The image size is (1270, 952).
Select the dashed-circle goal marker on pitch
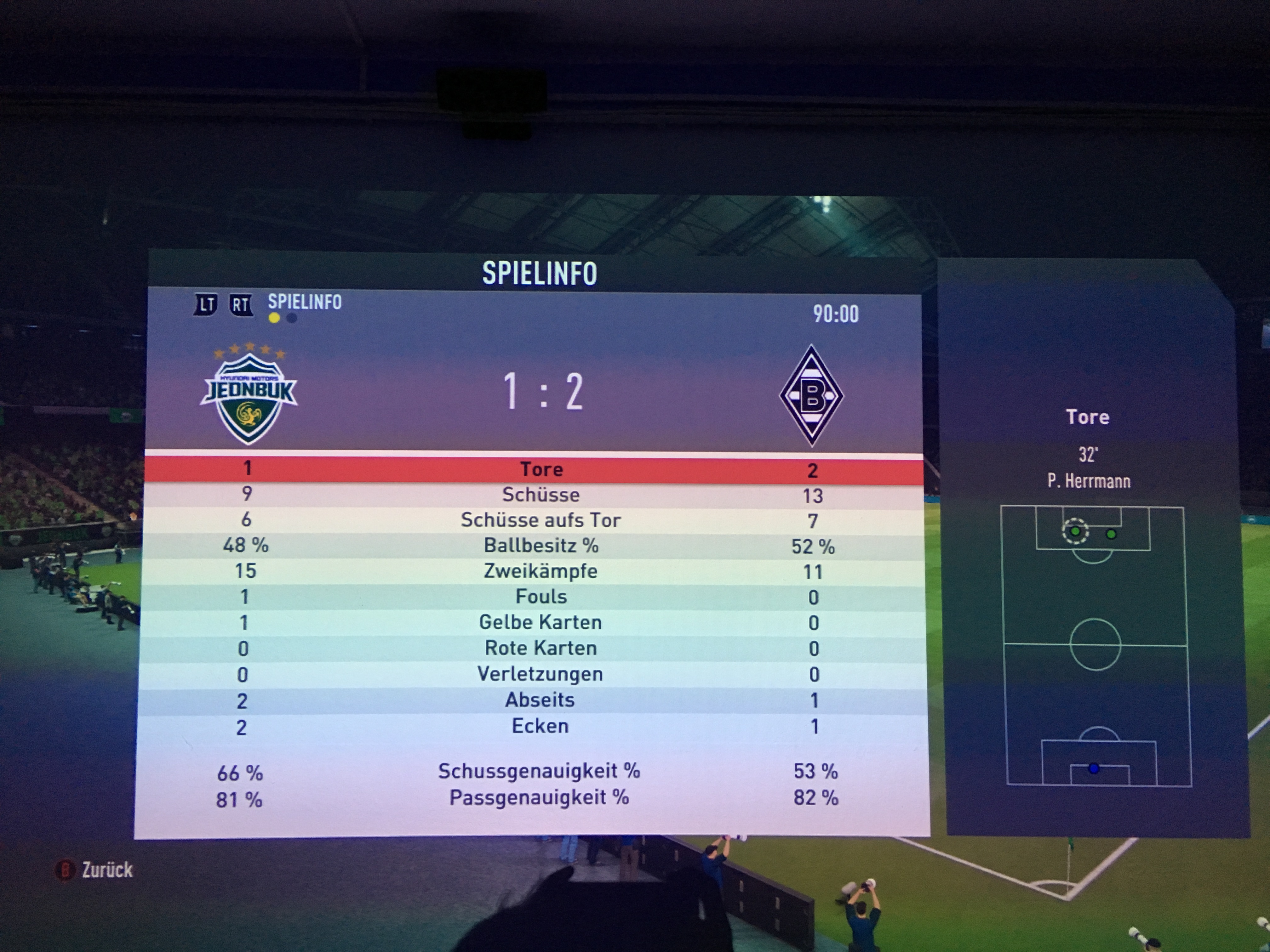(x=1075, y=531)
